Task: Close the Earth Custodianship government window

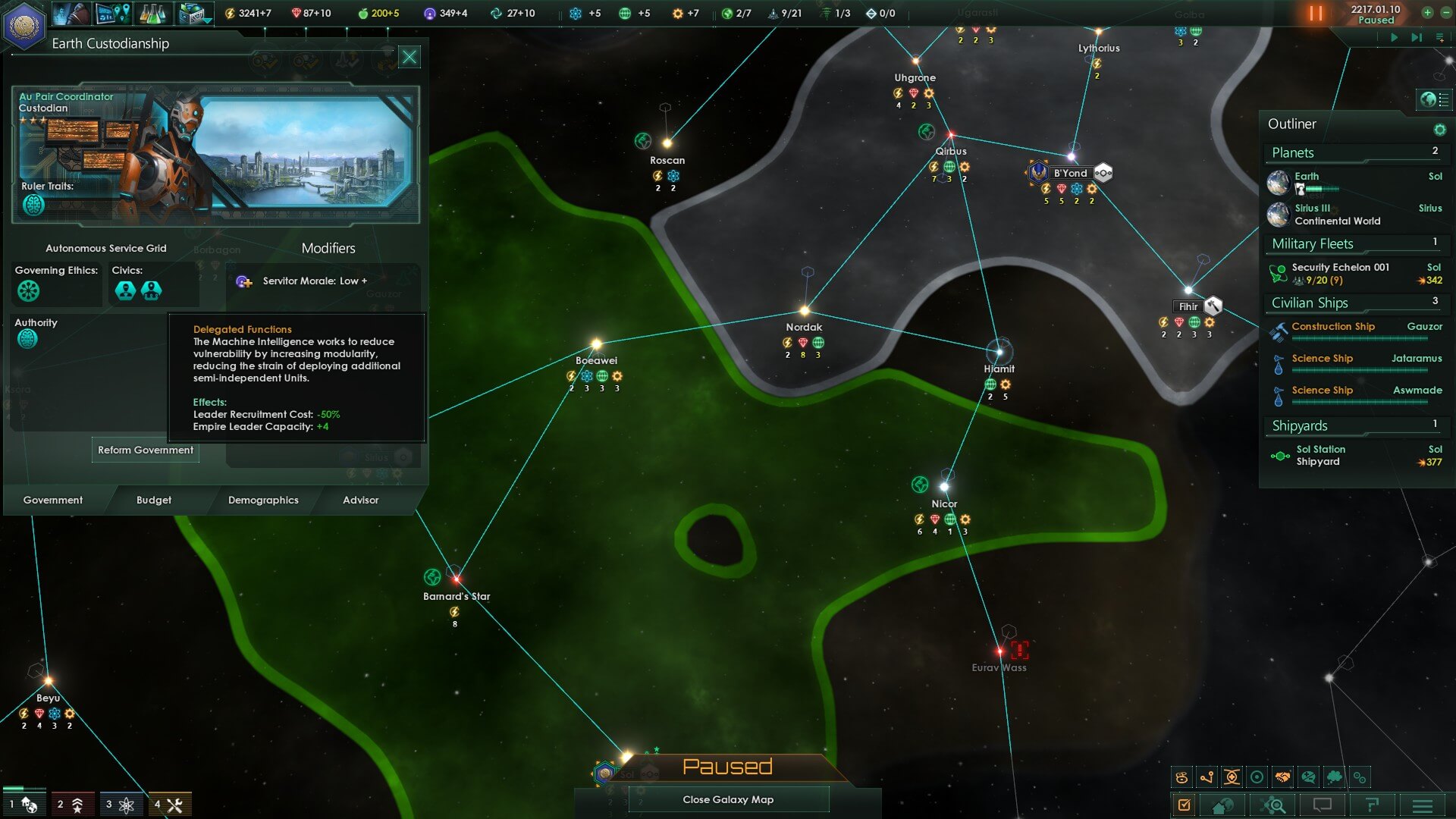Action: (x=409, y=57)
